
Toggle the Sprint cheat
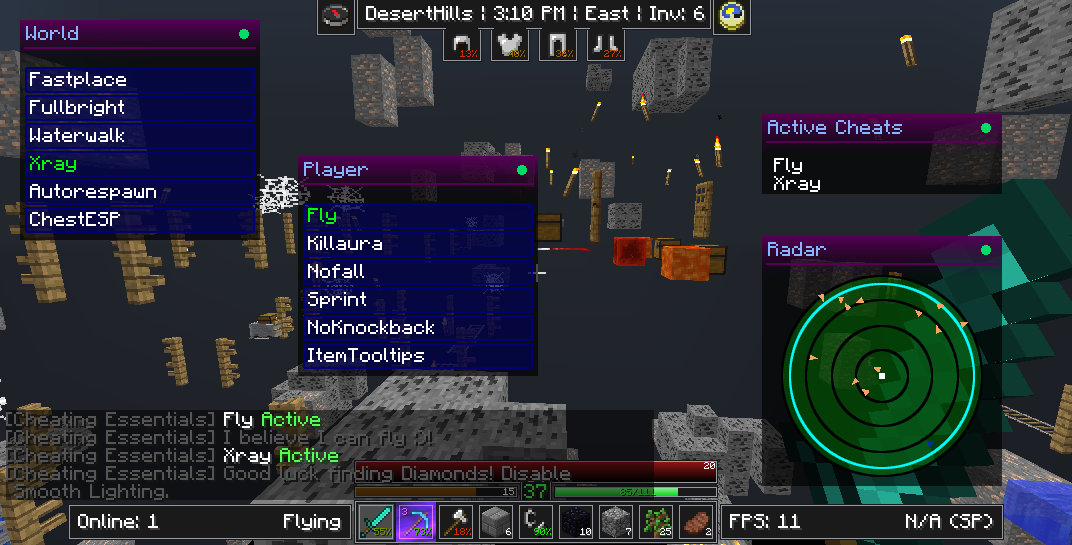[x=418, y=300]
